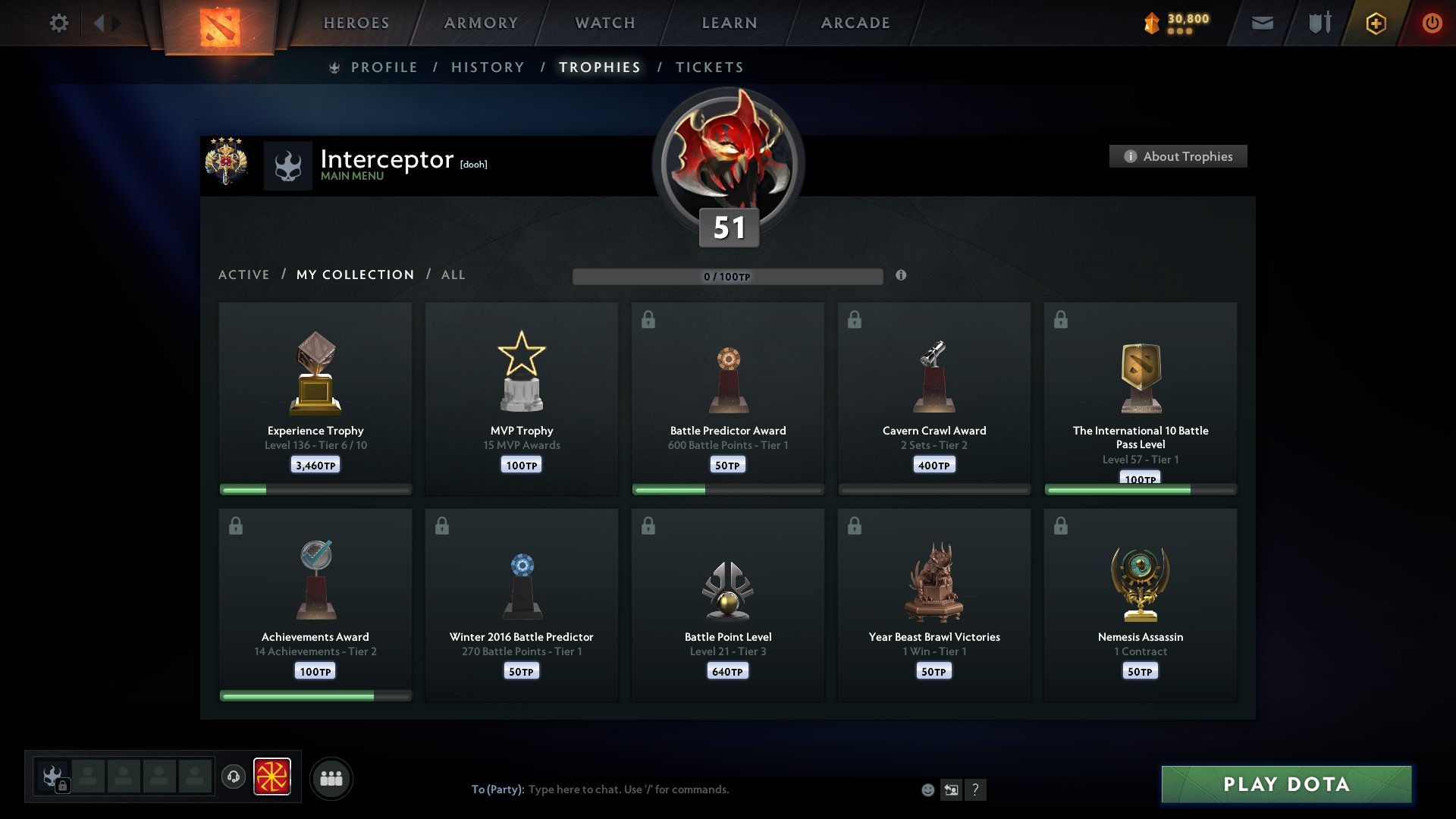Click the PLAY DOTA button
This screenshot has width=1456, height=819.
point(1285,785)
